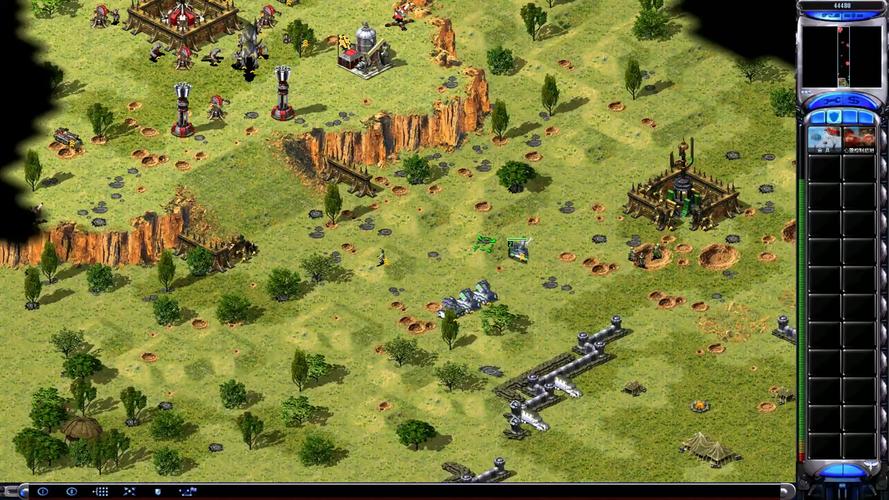Click the X-shaped scatter icon in command bar
The image size is (889, 500).
pos(129,491)
